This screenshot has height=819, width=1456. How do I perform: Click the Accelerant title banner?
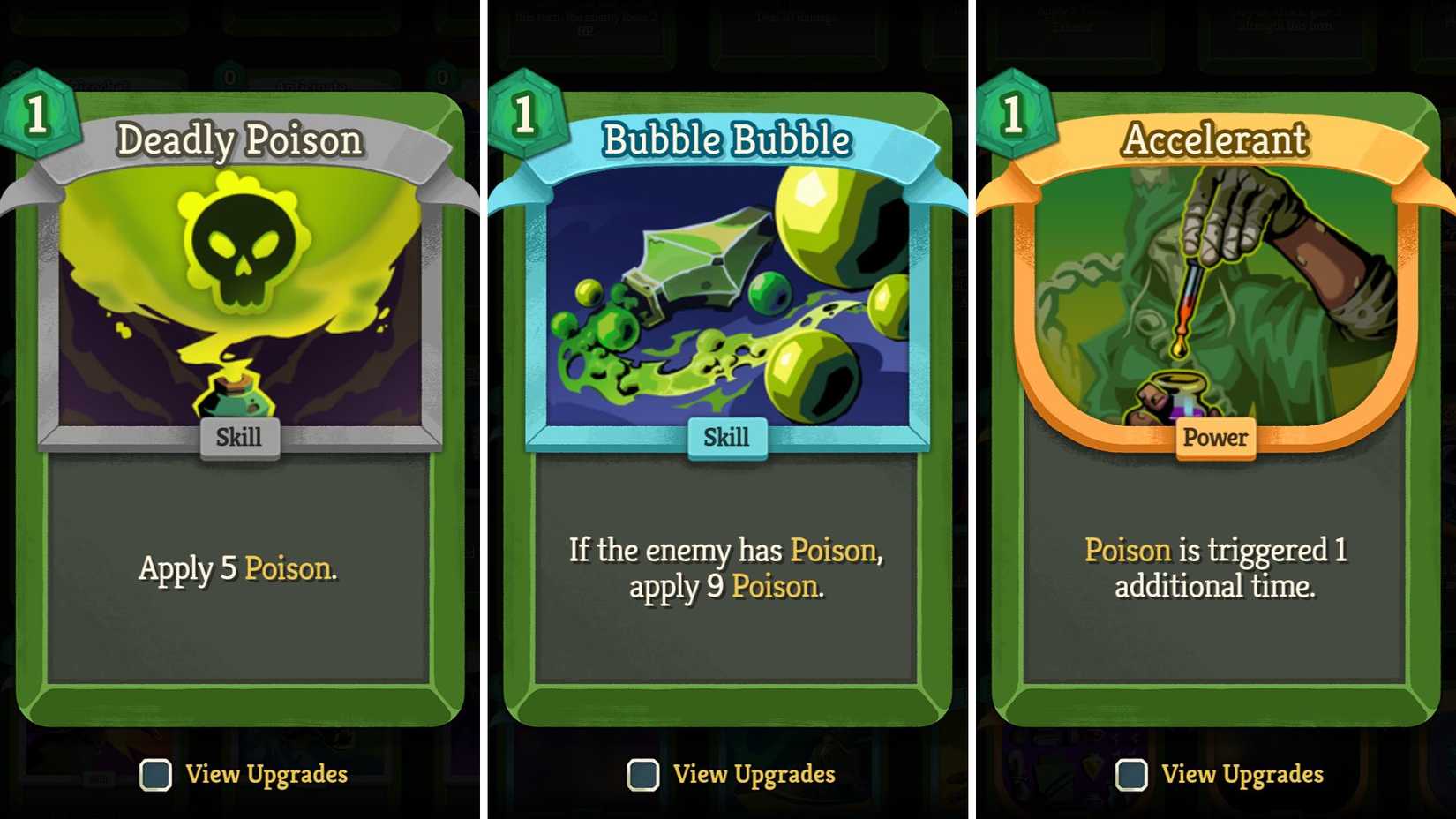pyautogui.click(x=1215, y=139)
